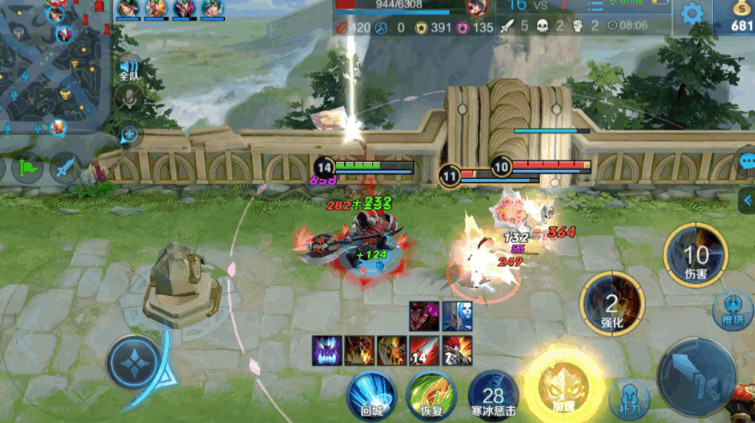Toggle the microphone button

pos(128,98)
